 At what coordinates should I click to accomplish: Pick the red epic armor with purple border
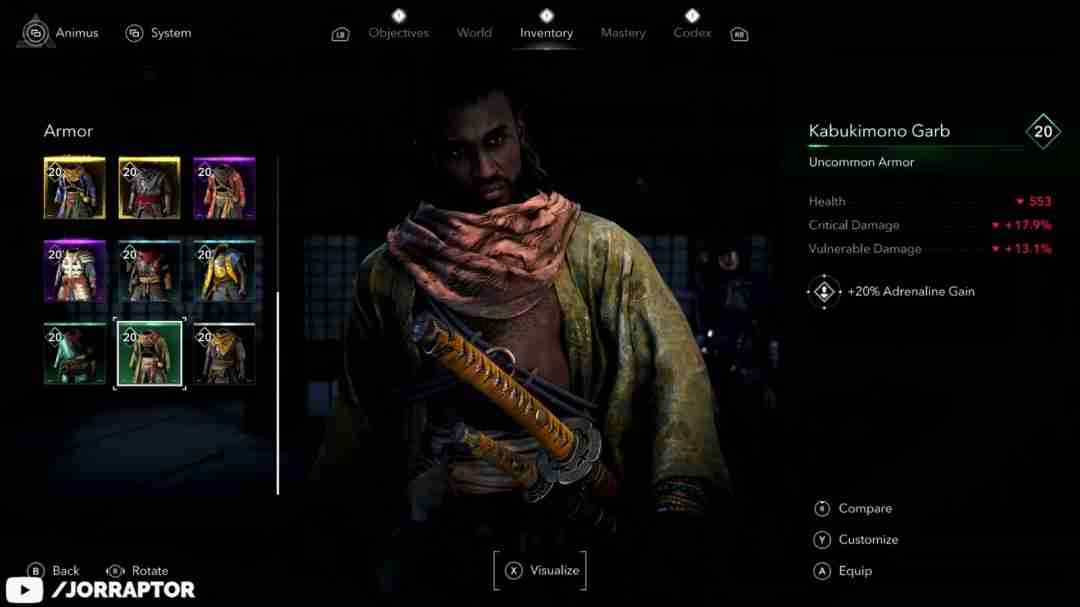pos(224,188)
